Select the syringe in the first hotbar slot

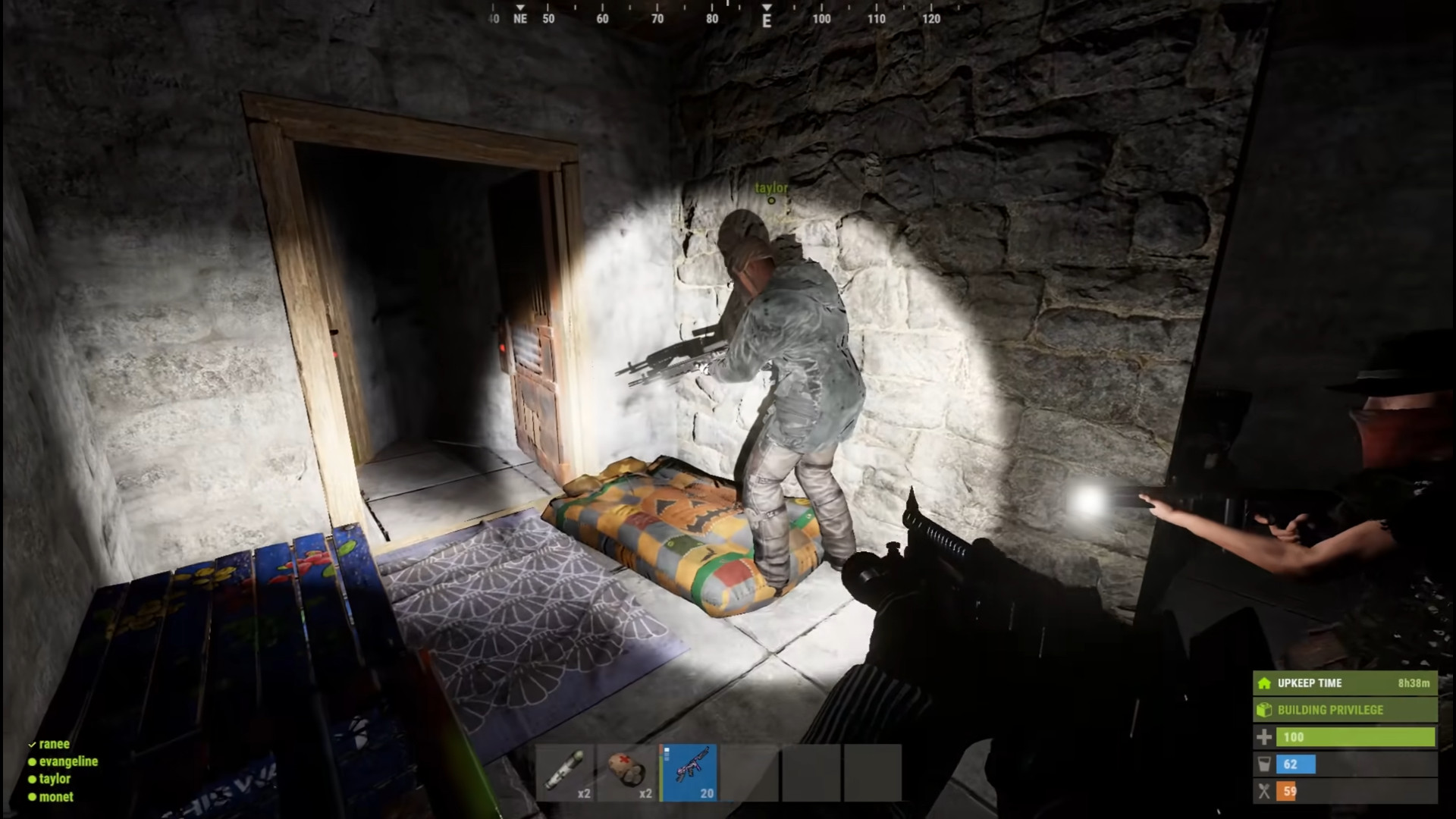coord(565,772)
